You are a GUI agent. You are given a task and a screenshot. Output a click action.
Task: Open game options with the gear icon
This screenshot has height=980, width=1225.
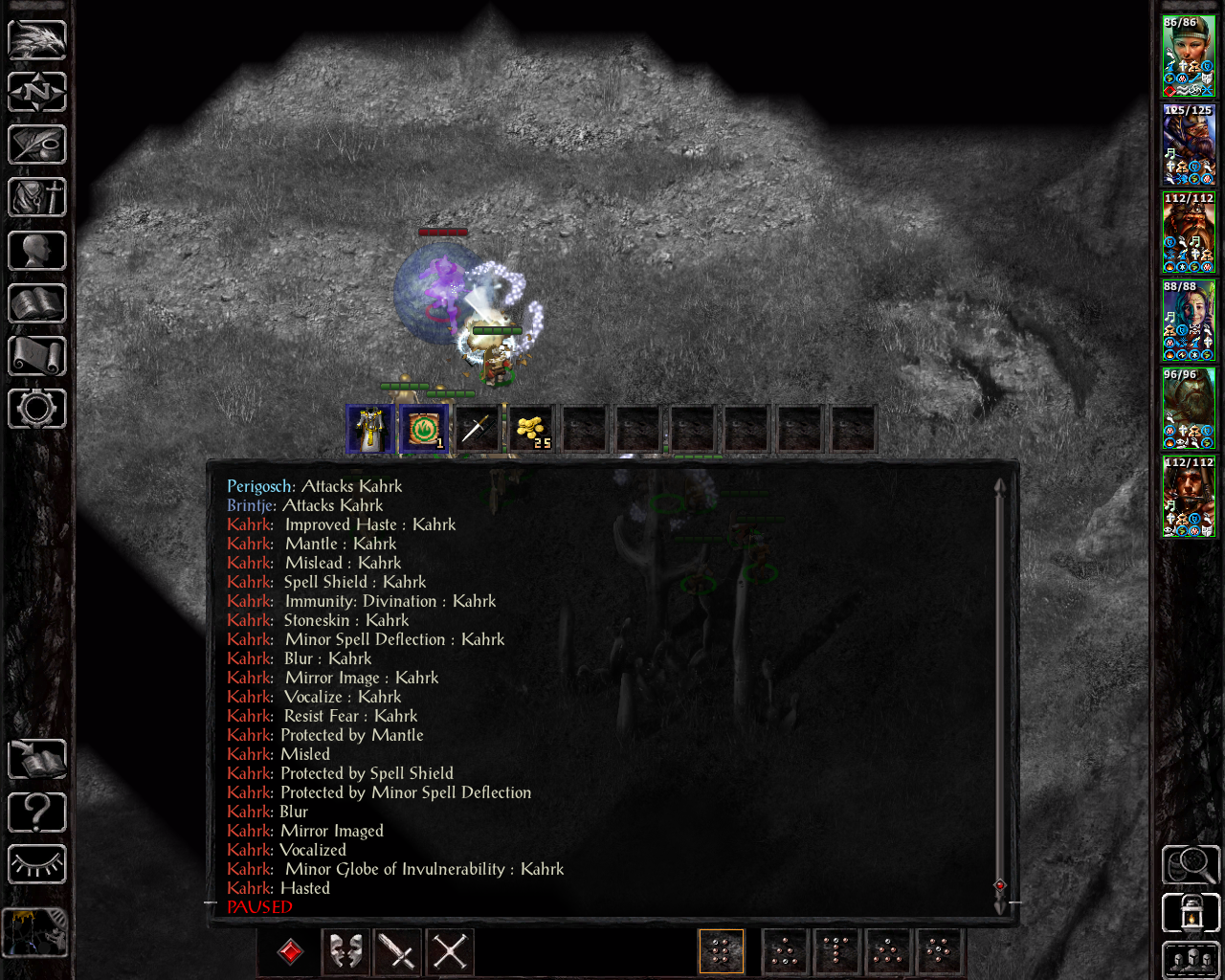37,409
